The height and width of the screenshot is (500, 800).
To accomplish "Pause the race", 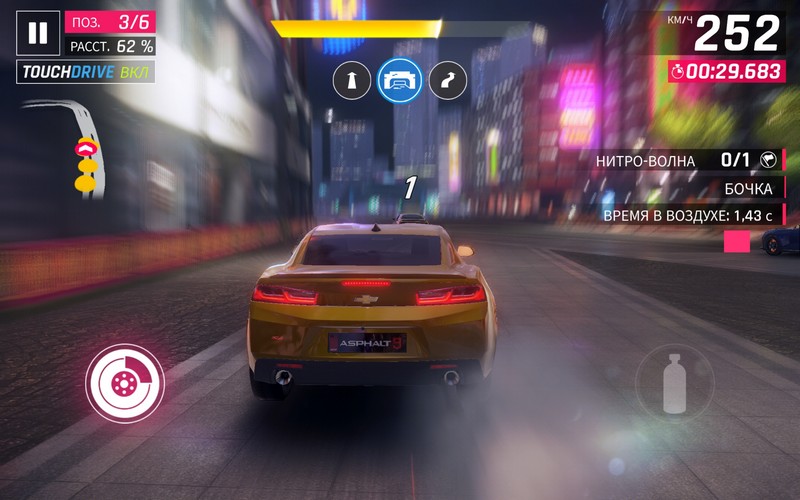I will [38, 33].
